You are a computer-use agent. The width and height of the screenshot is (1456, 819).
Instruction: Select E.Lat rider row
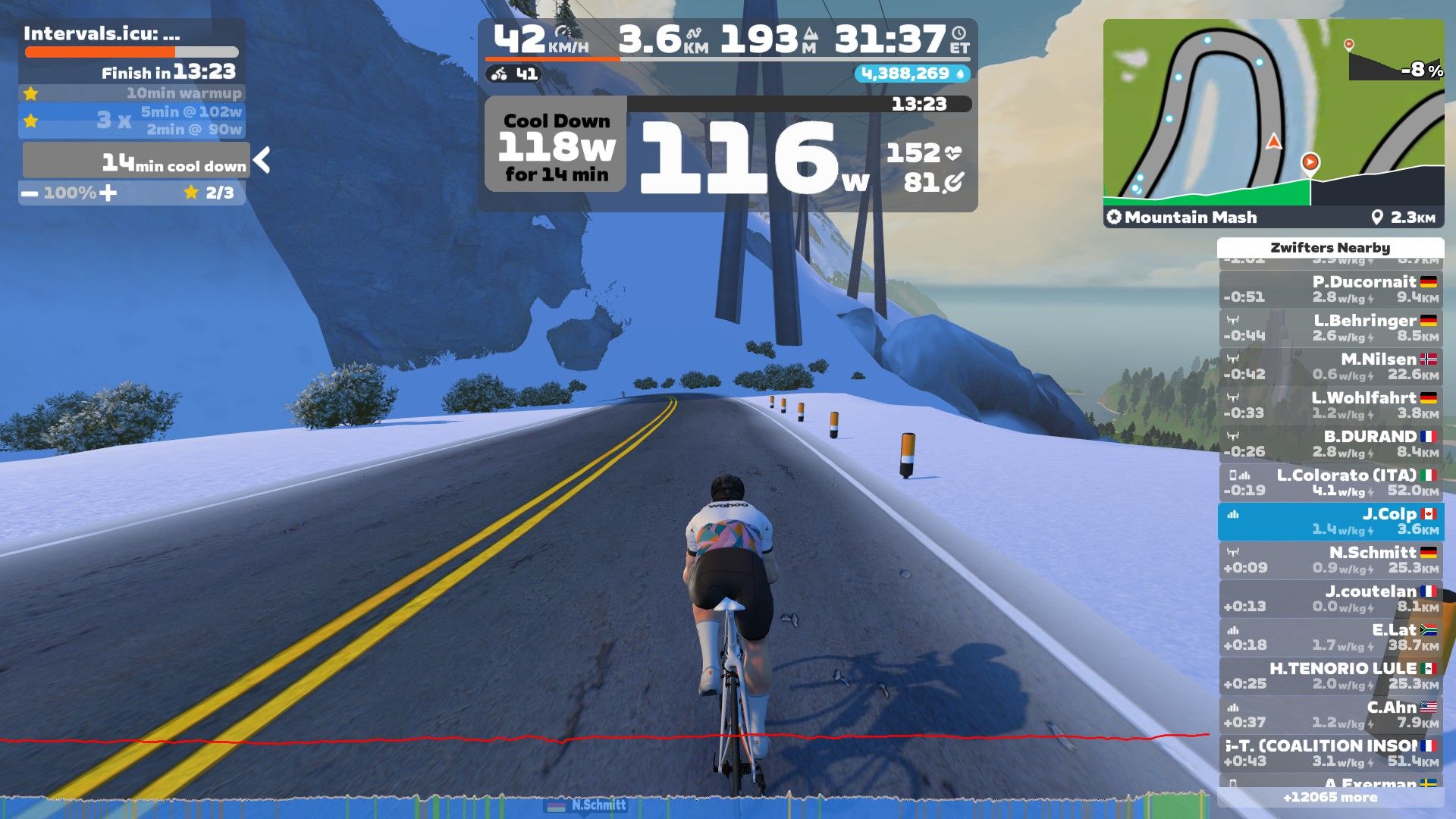point(1330,638)
